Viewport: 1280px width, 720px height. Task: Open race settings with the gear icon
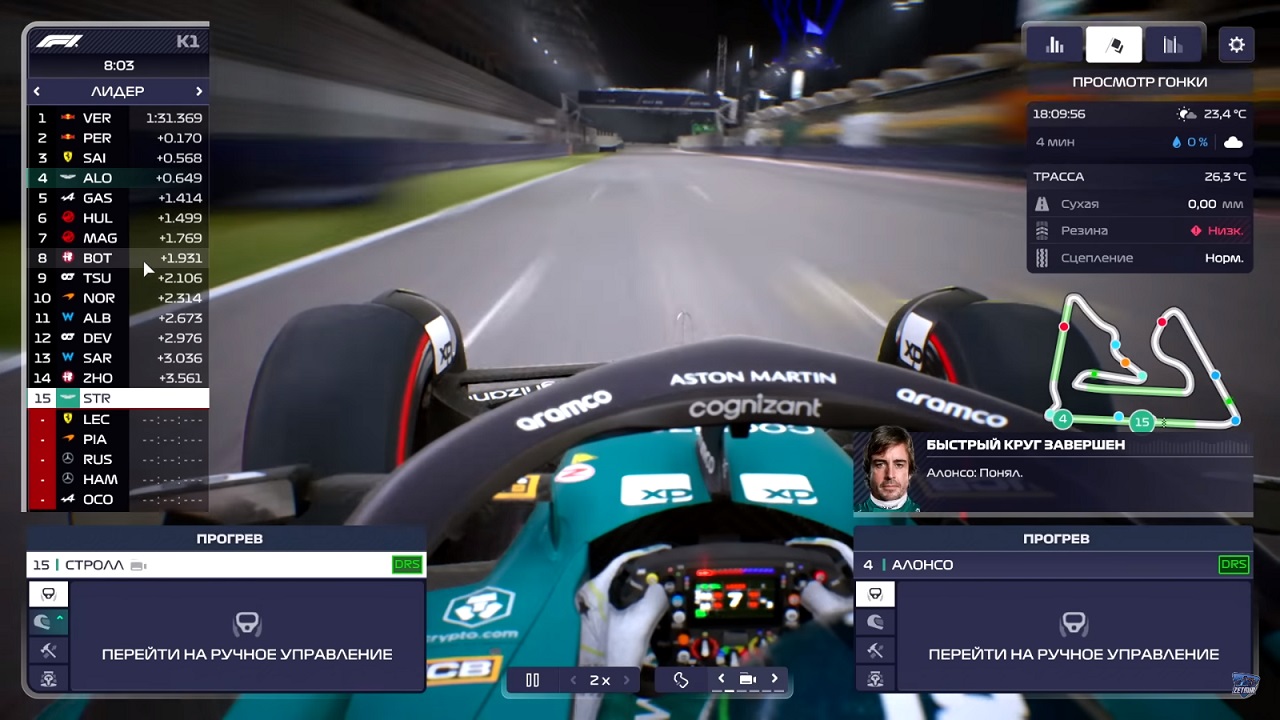(x=1236, y=44)
